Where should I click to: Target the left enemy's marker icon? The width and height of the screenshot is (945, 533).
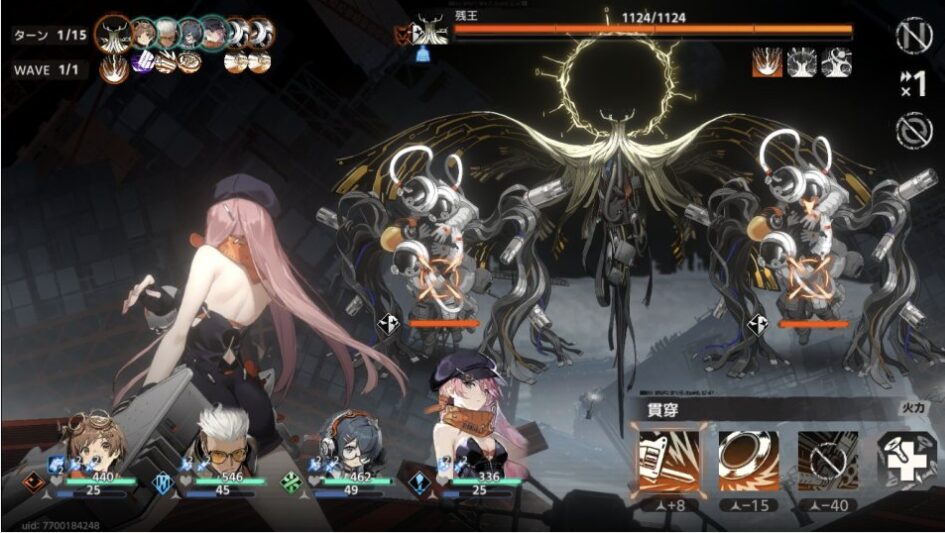pos(389,323)
